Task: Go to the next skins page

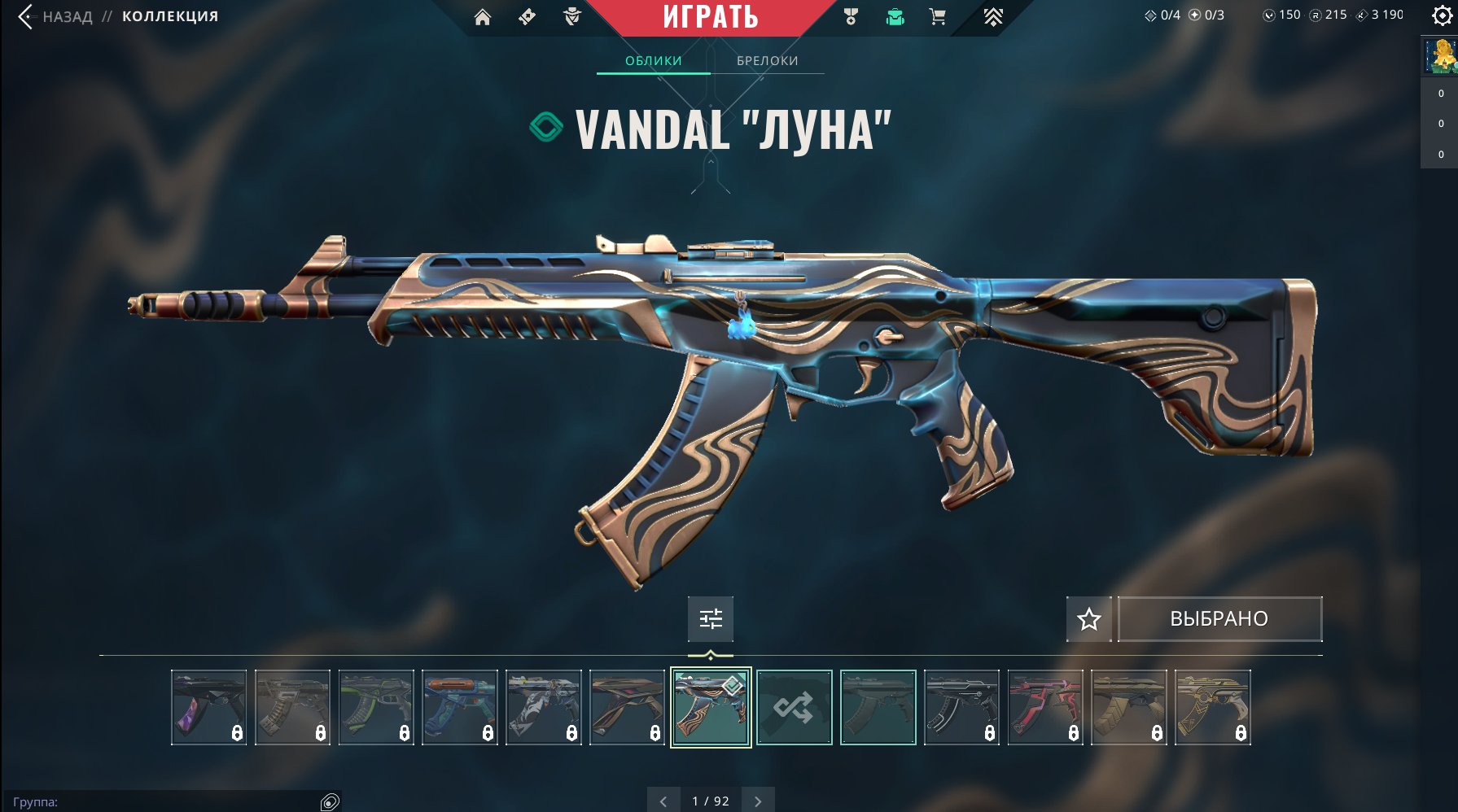Action: [x=759, y=801]
